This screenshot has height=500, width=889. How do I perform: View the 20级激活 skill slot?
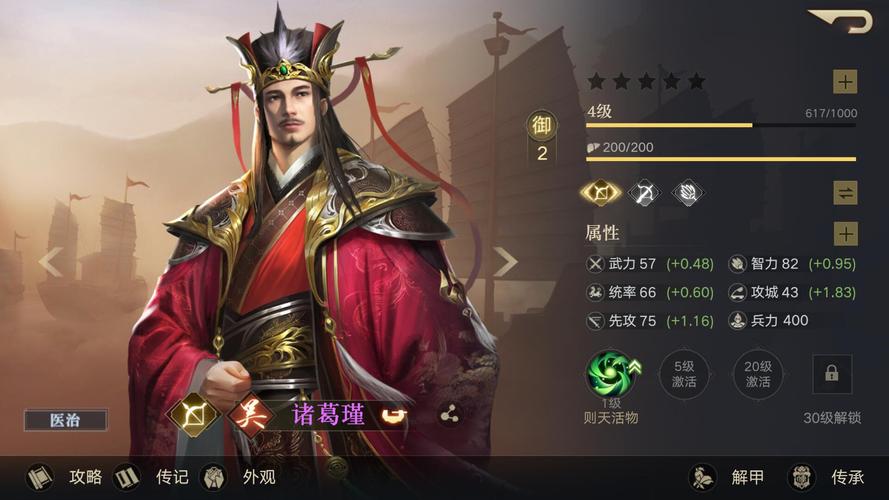pyautogui.click(x=757, y=375)
